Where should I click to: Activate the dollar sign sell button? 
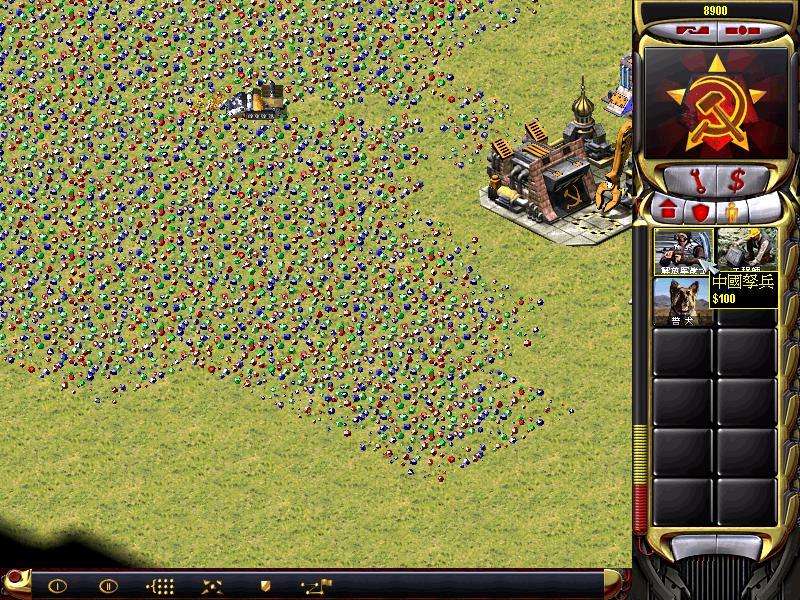click(738, 182)
